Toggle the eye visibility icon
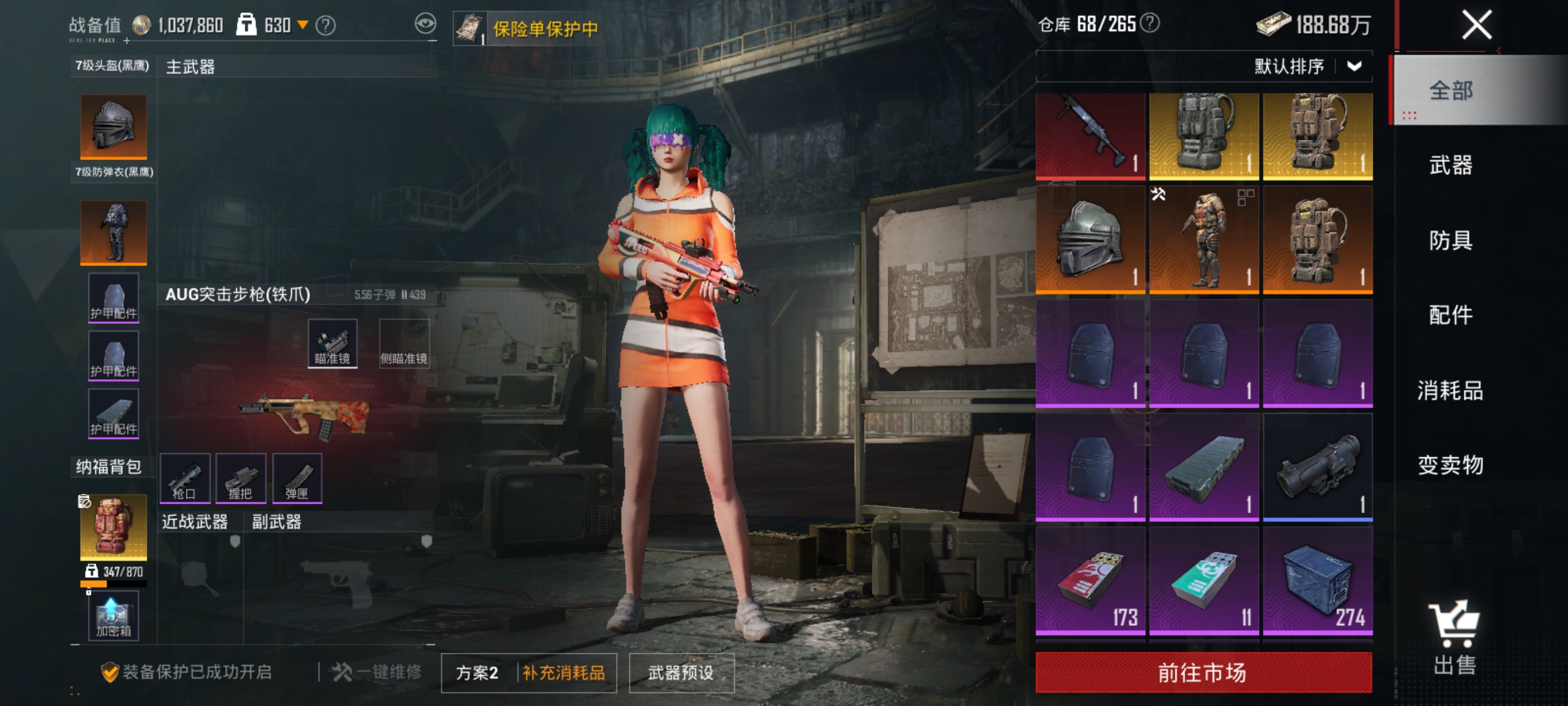Viewport: 1568px width, 706px height. coord(426,24)
